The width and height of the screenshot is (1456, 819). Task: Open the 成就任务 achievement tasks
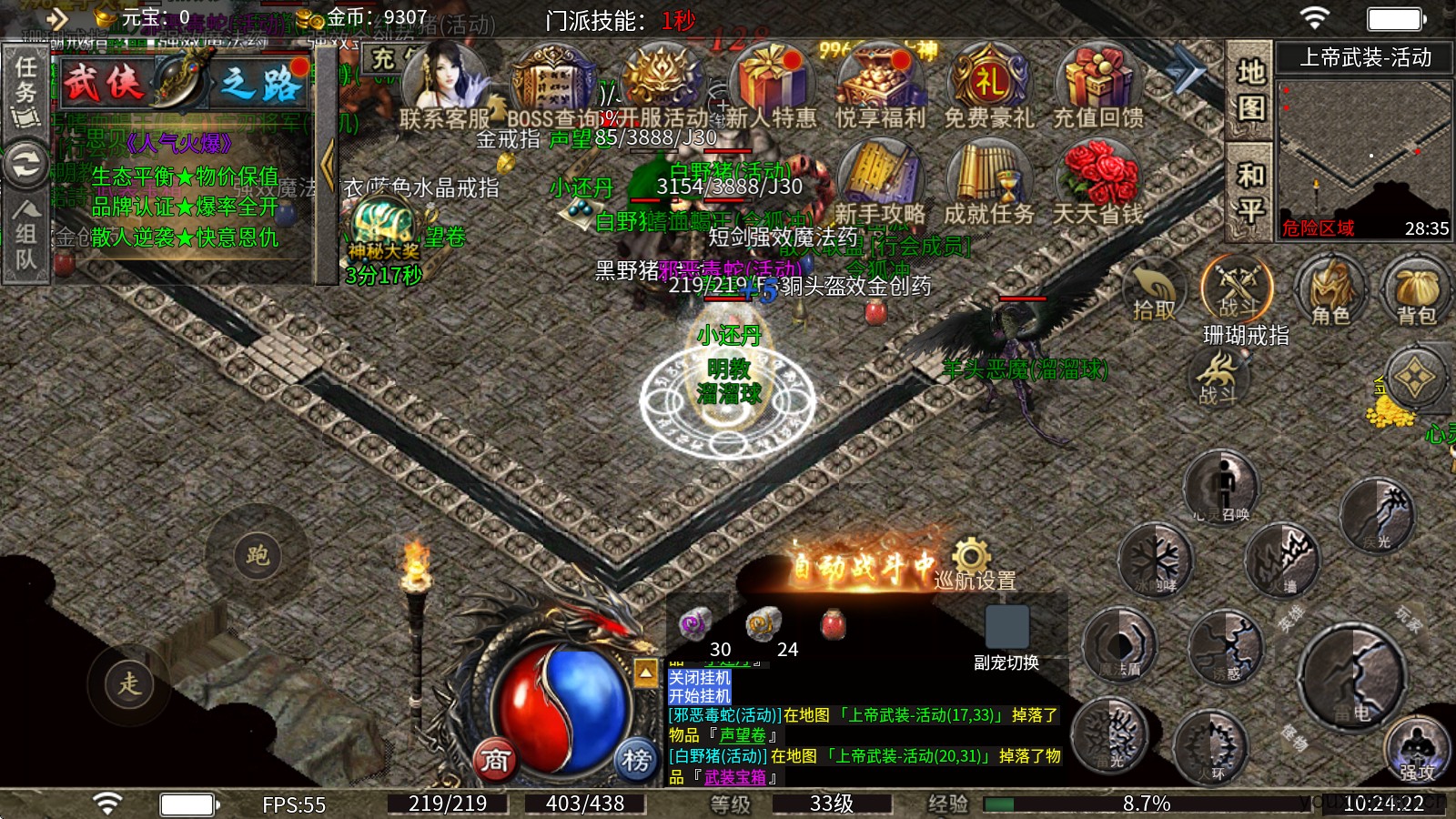[x=988, y=182]
